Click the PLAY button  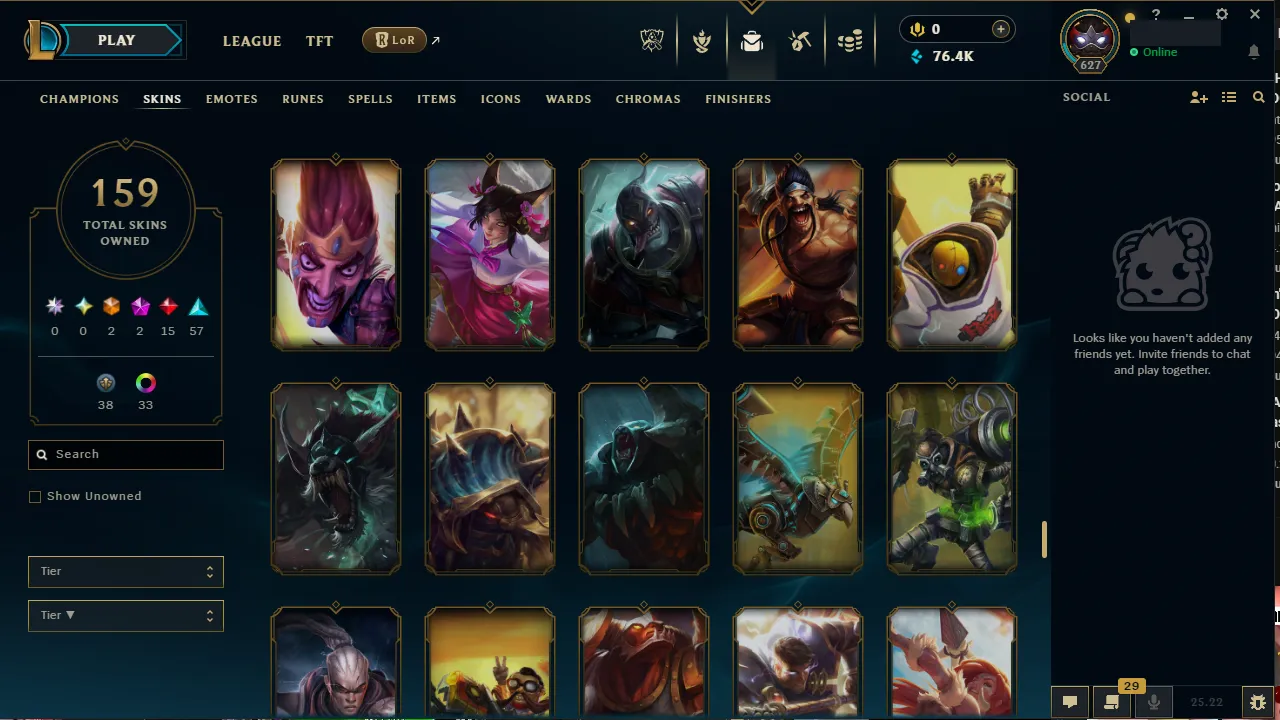[115, 40]
